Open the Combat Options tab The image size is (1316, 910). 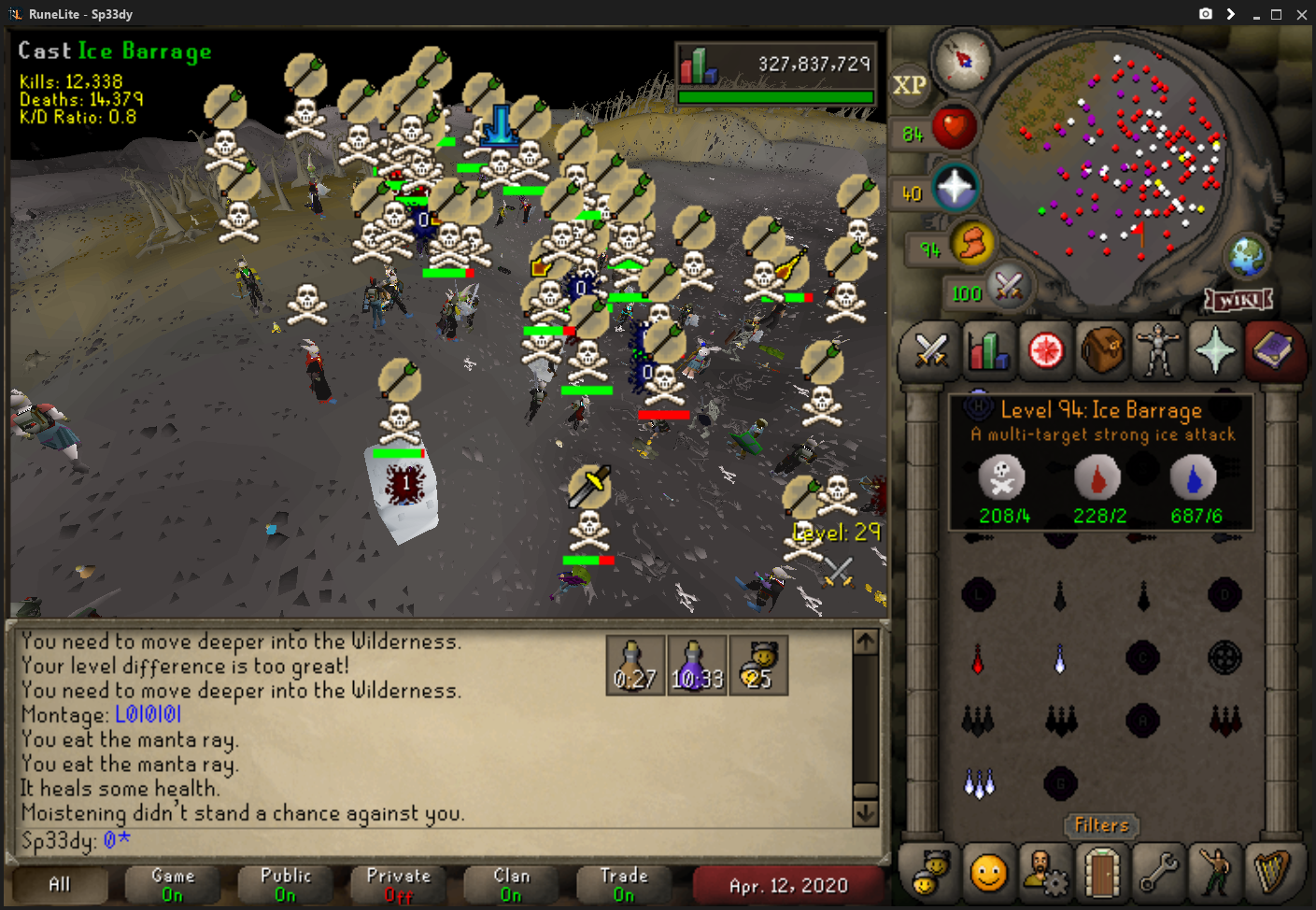pyautogui.click(x=931, y=351)
